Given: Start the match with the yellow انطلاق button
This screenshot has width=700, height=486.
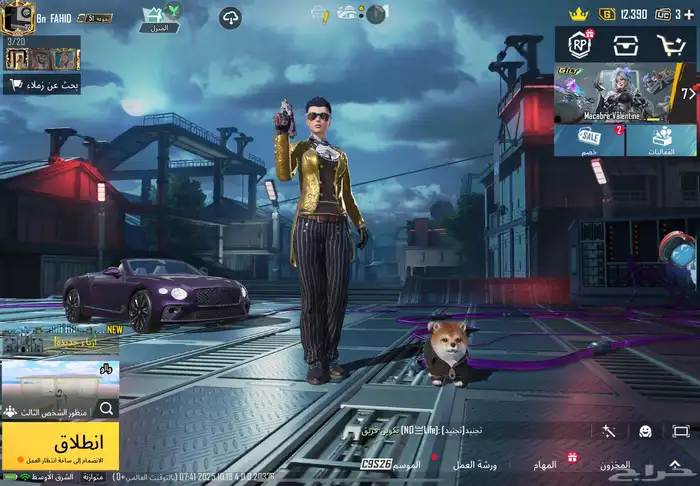Looking at the screenshot, I should coord(60,445).
